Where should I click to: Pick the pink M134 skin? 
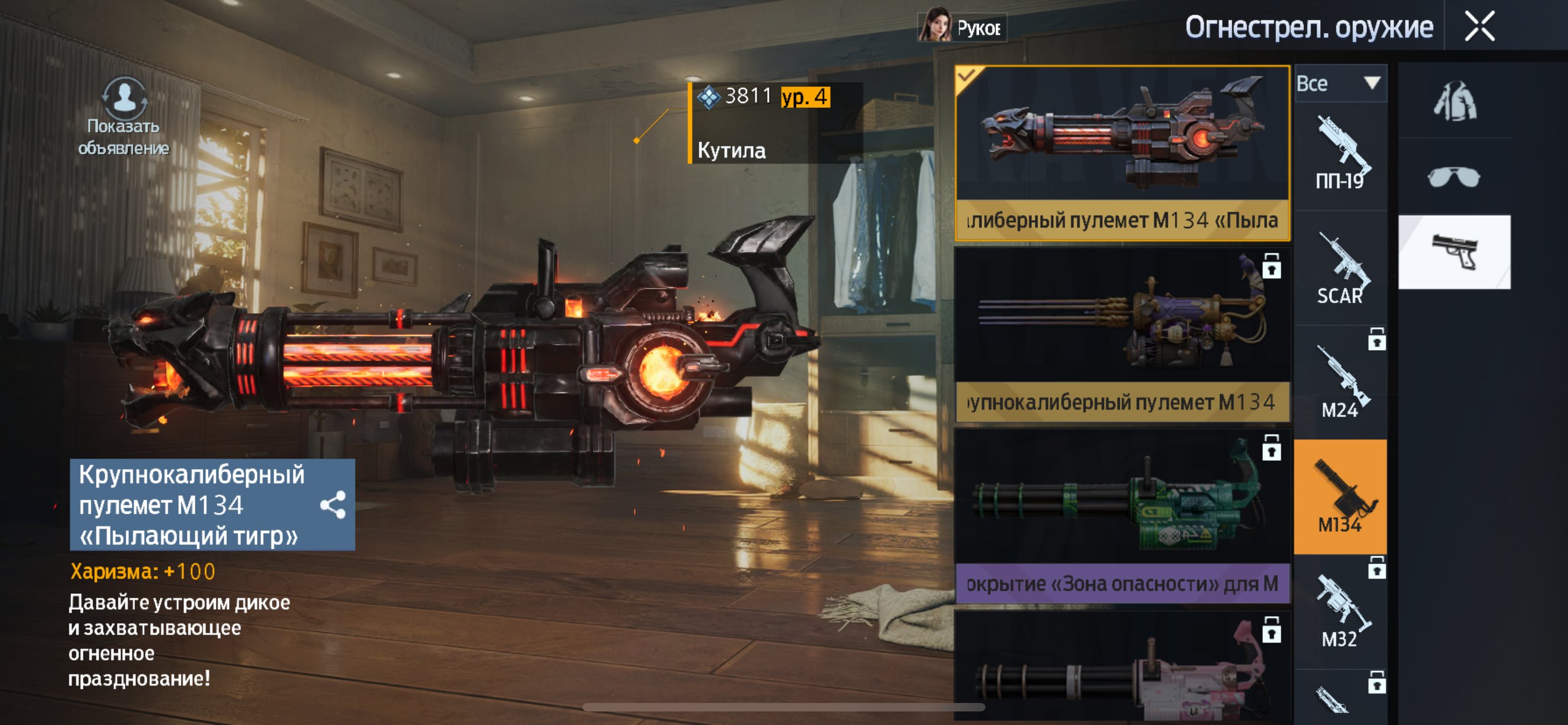click(x=1121, y=670)
